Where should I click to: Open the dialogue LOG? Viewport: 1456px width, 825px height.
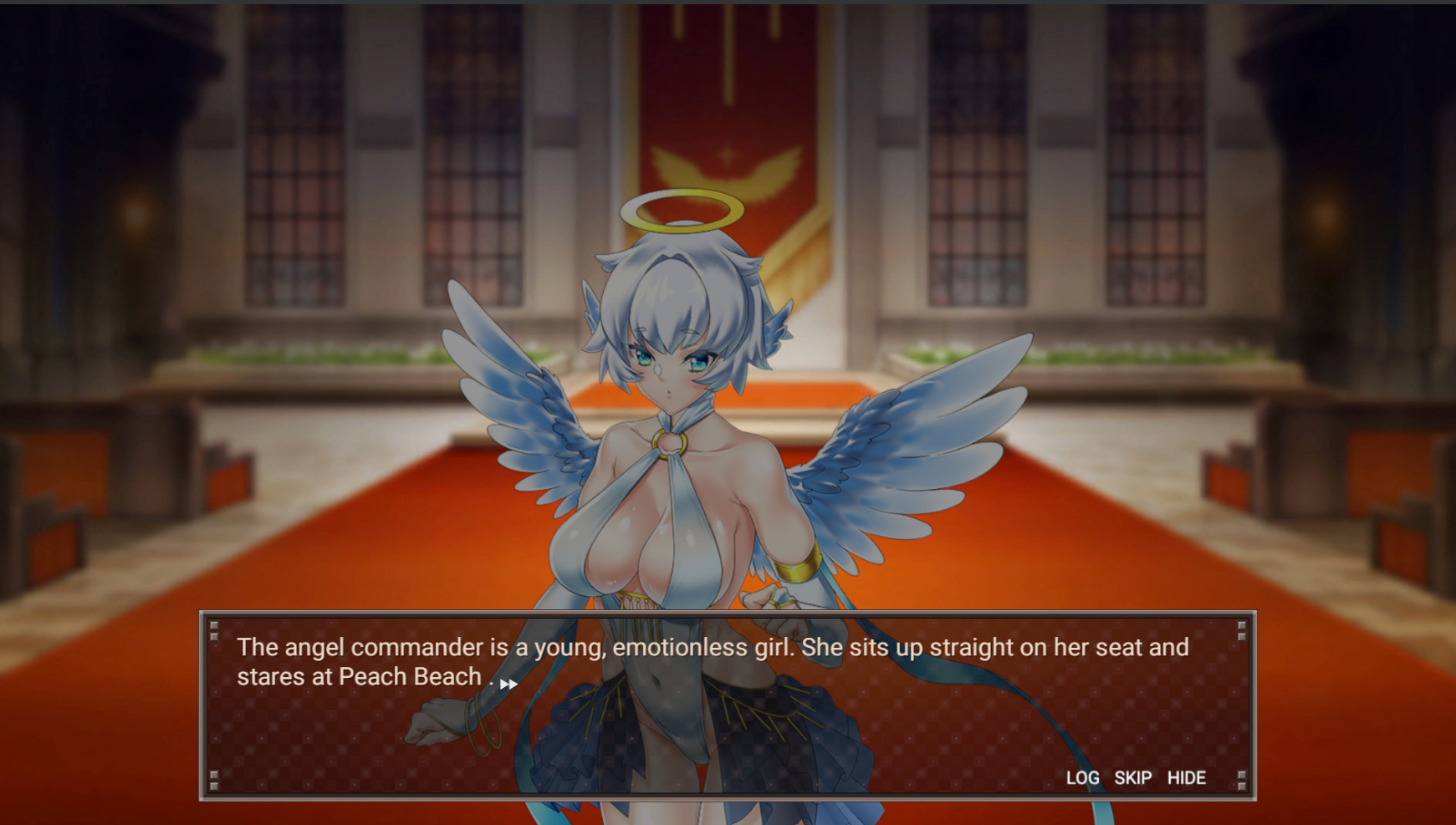pyautogui.click(x=1082, y=778)
